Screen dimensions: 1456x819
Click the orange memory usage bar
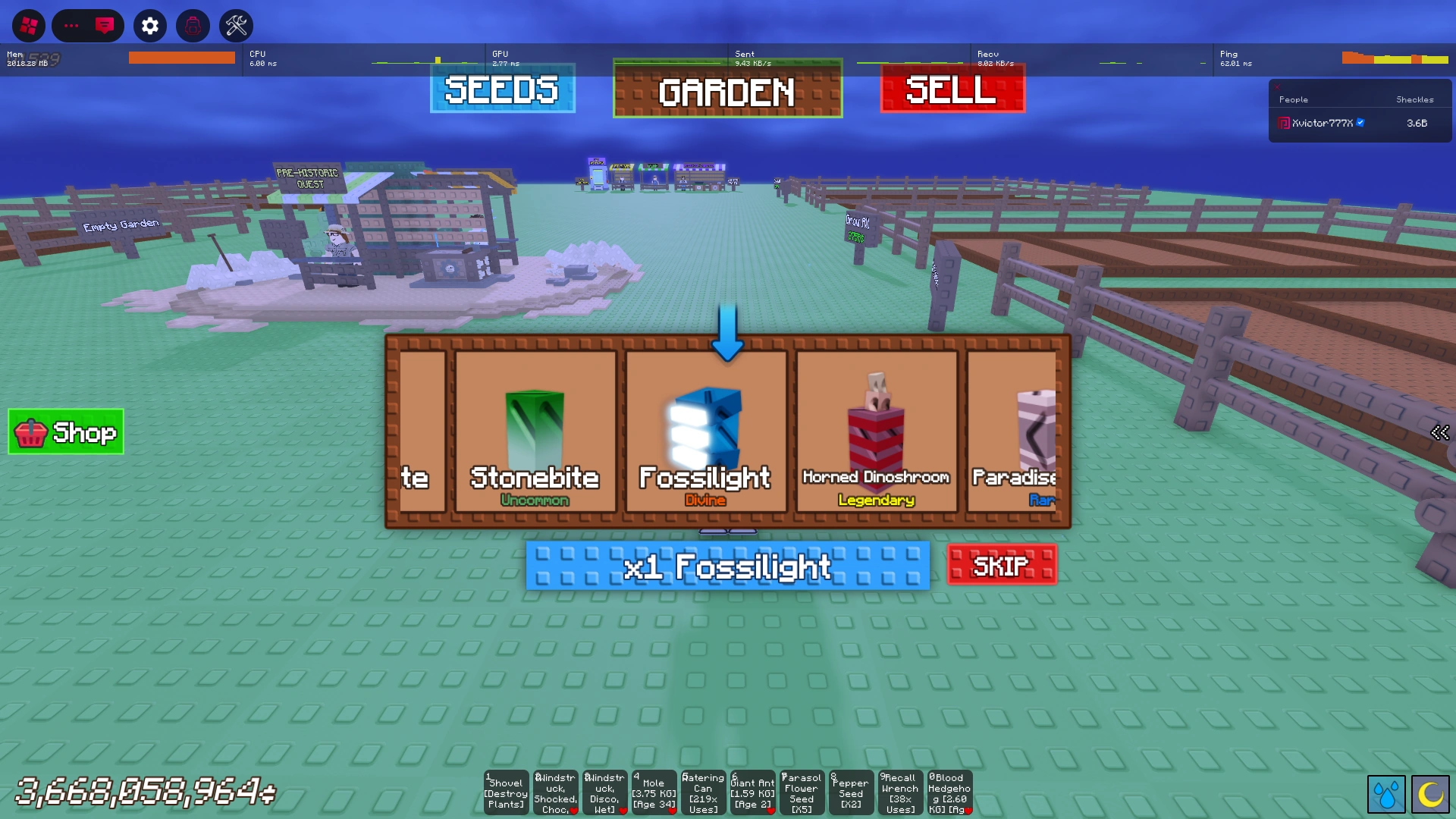tap(182, 56)
